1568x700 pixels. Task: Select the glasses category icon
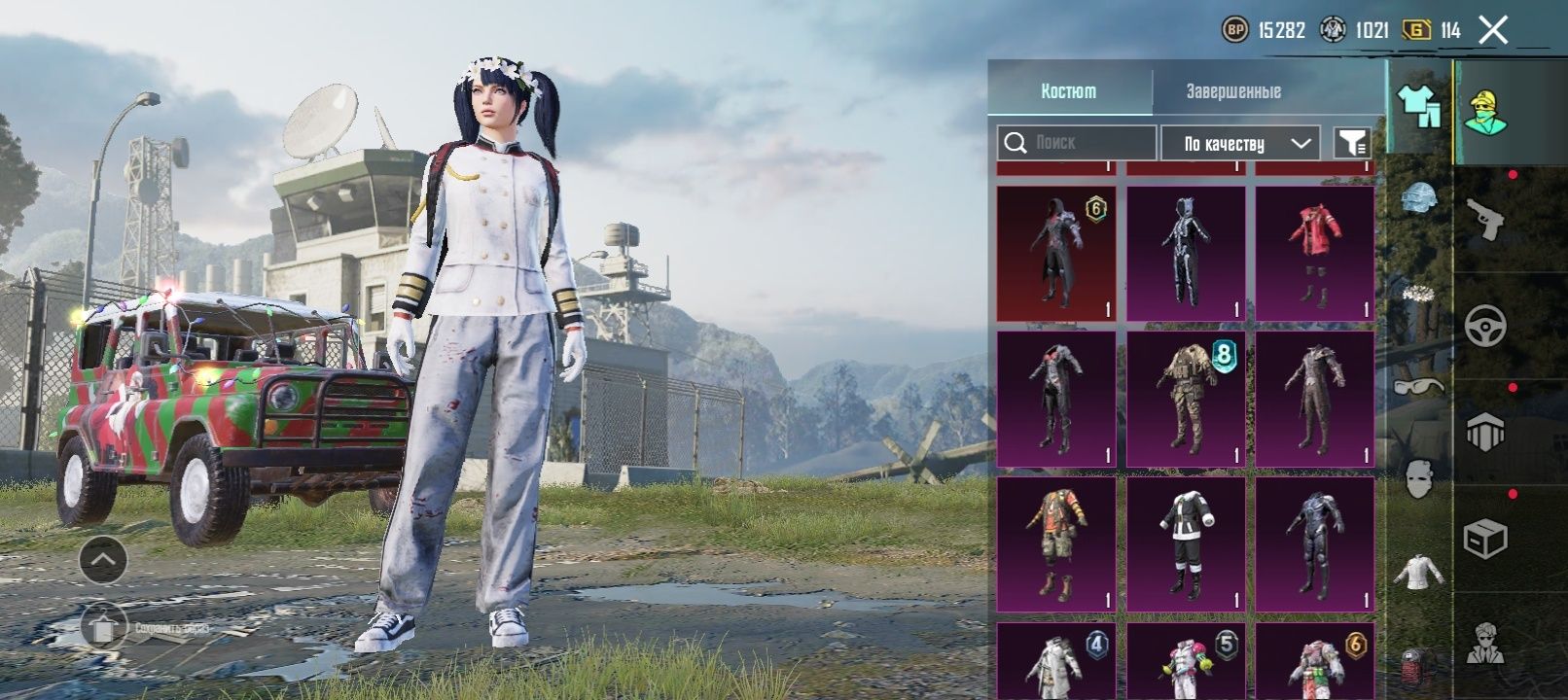click(x=1418, y=387)
